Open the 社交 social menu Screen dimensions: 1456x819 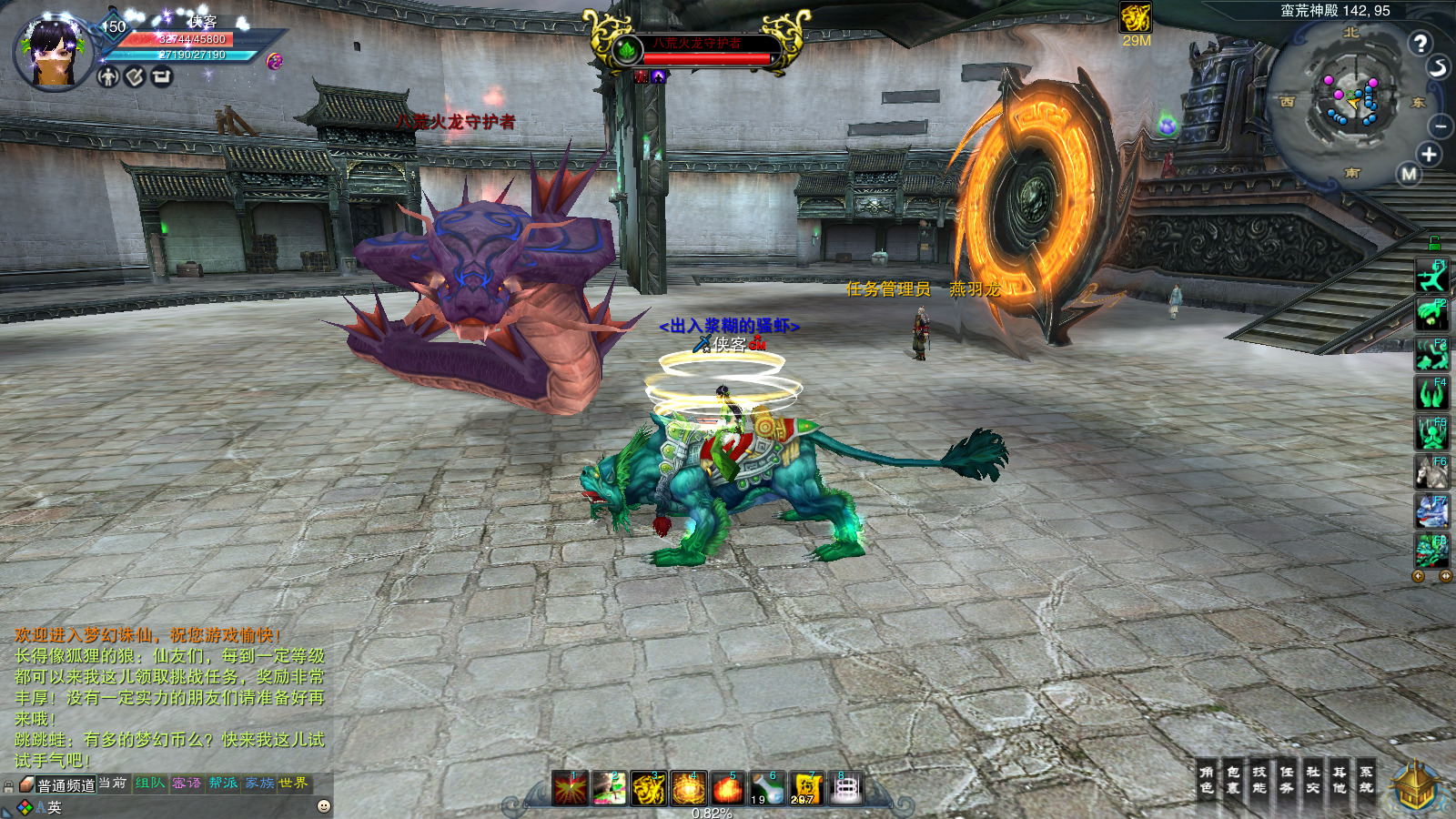(x=1313, y=780)
